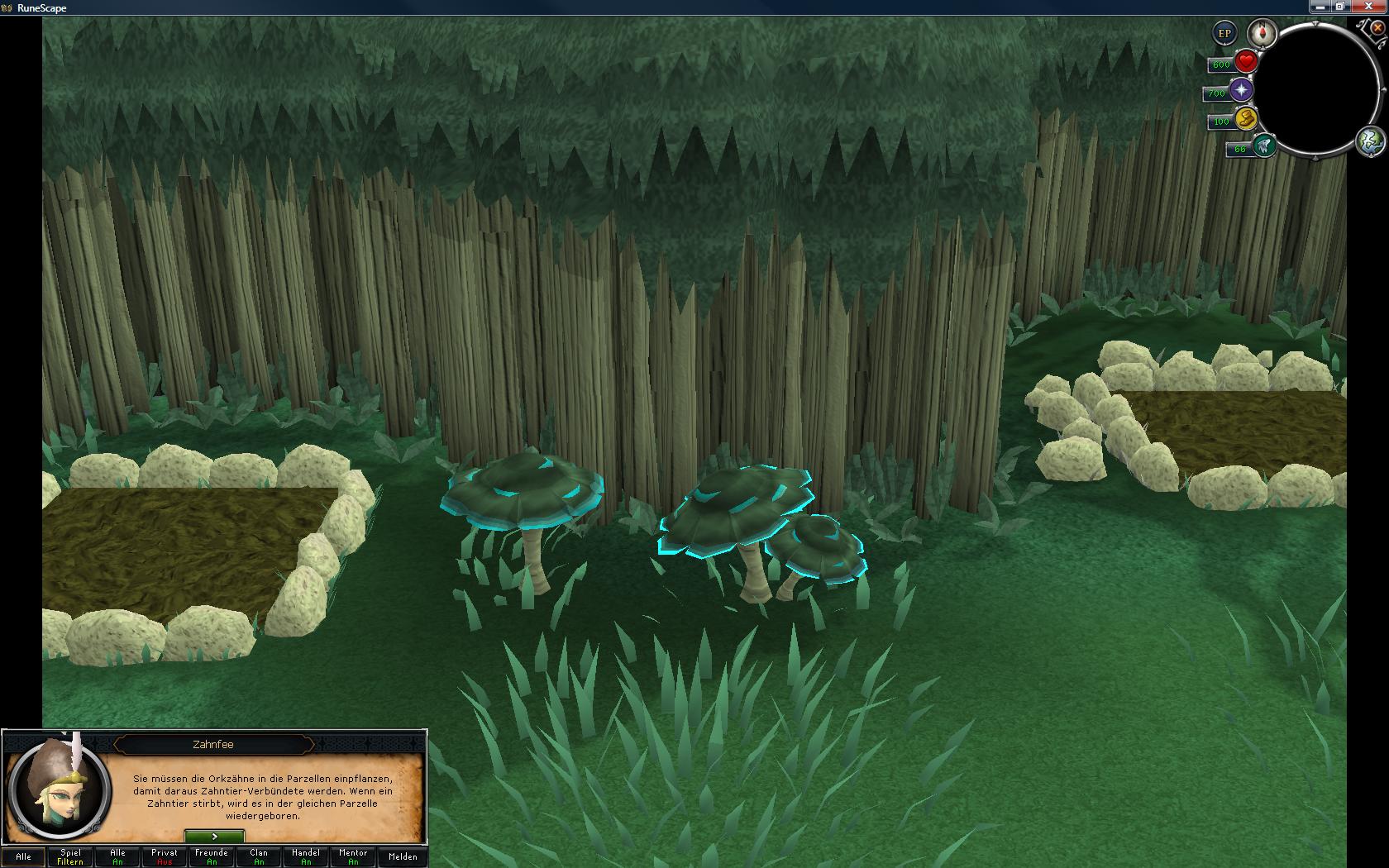Click the EP counter icon
Viewport: 1389px width, 868px height.
coord(1224,34)
